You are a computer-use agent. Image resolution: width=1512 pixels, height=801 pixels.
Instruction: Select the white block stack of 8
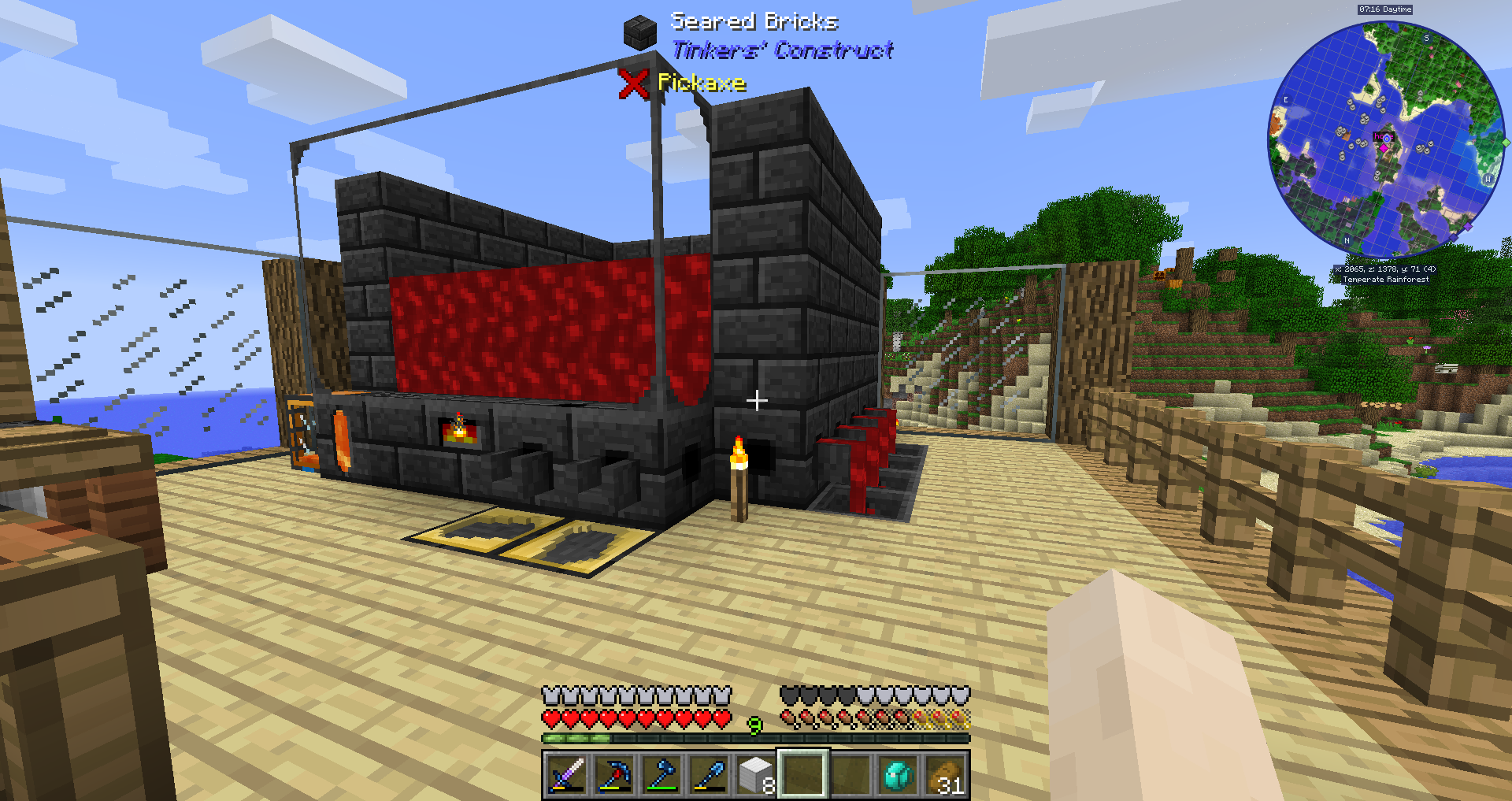(755, 774)
